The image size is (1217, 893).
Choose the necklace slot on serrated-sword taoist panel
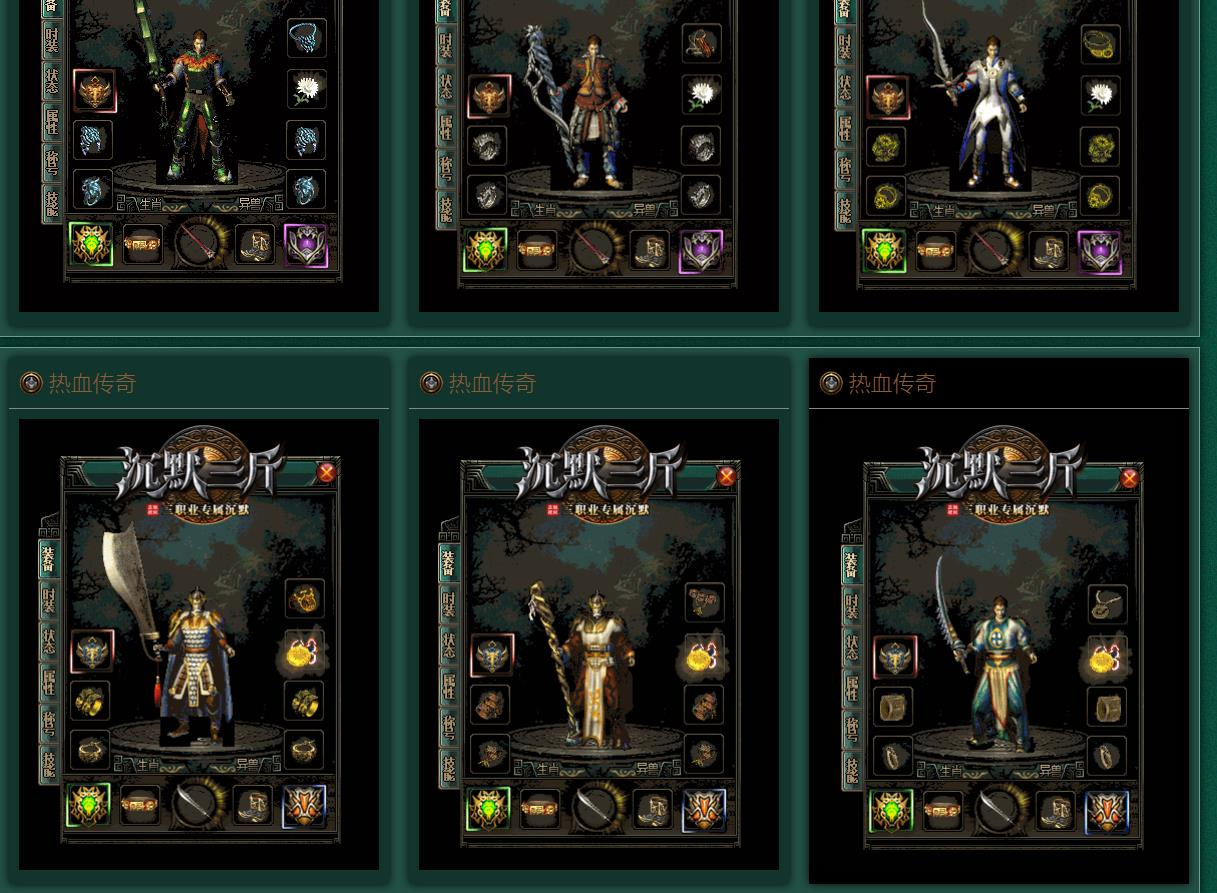[x=1106, y=604]
